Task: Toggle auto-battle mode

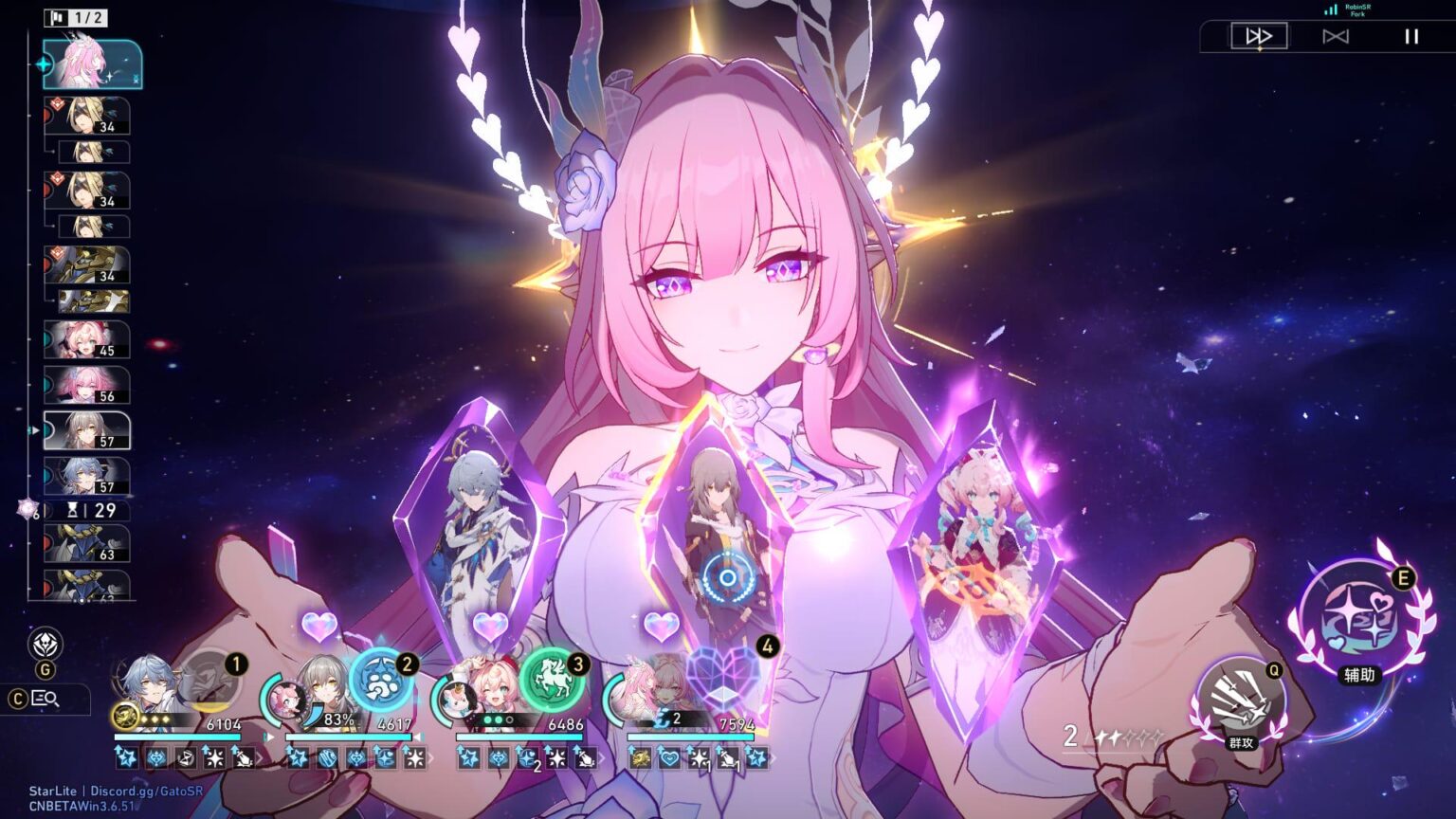Action: pos(1338,38)
